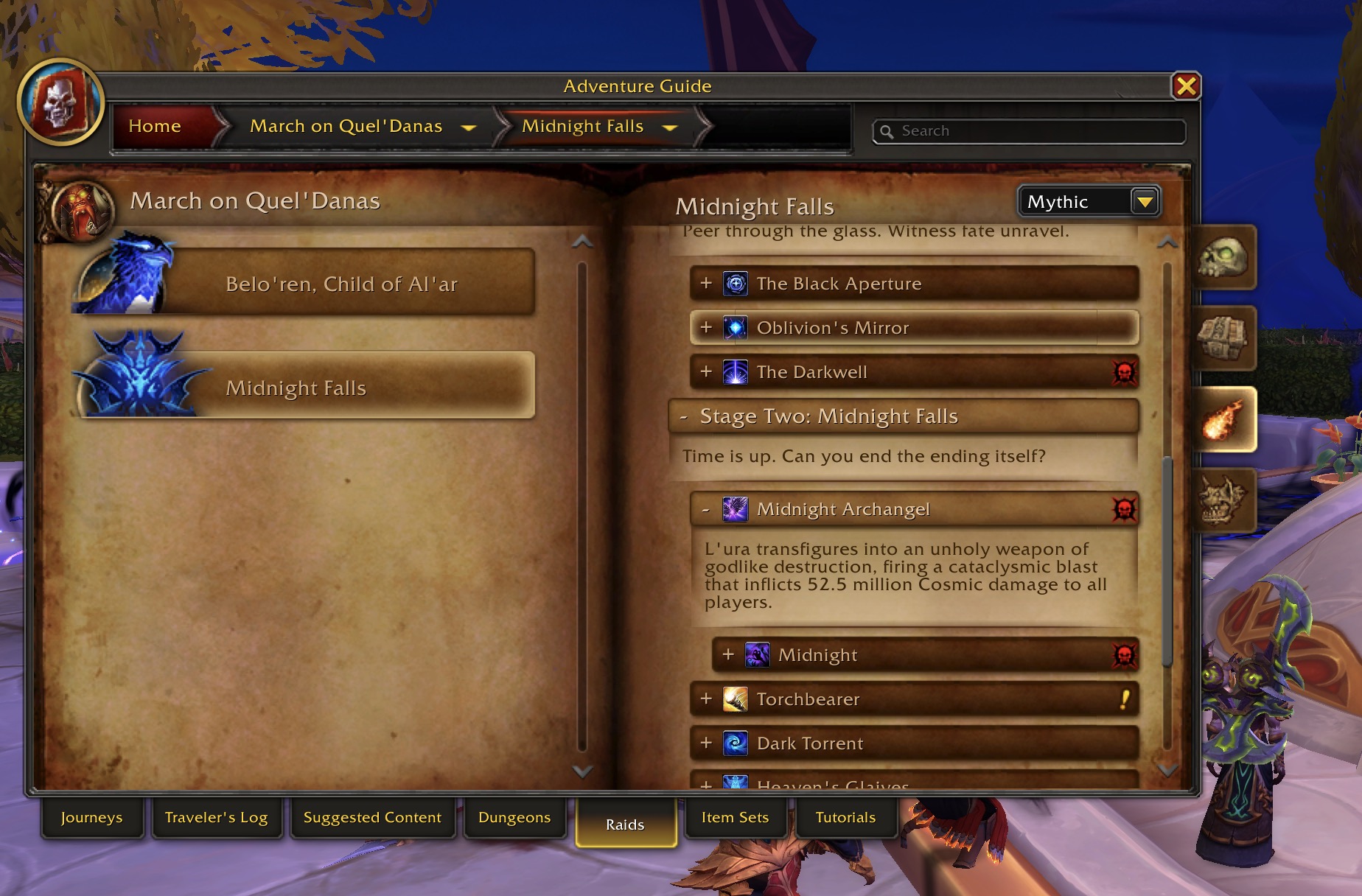Switch to the Dungeons tab
The height and width of the screenshot is (896, 1362).
point(514,817)
